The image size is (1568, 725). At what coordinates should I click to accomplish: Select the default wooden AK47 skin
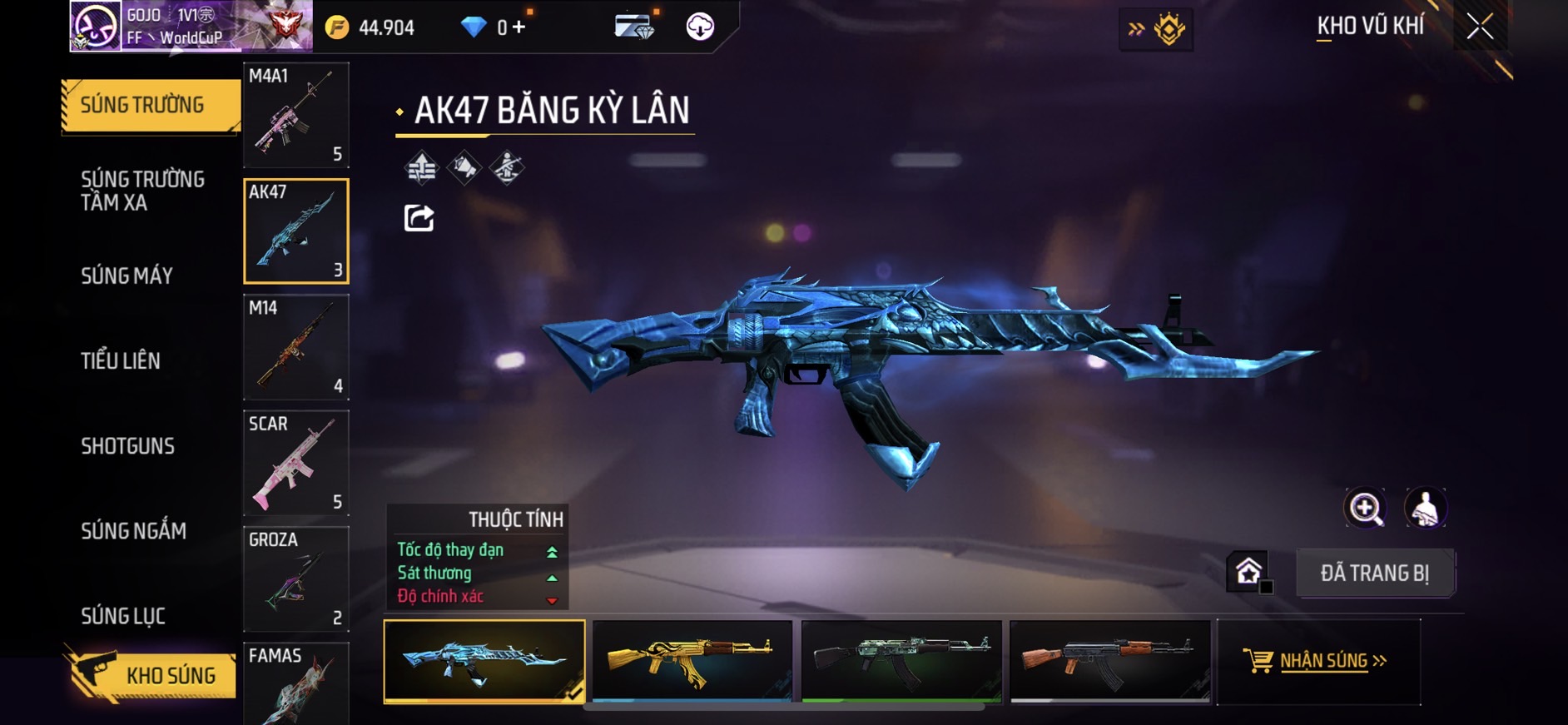coord(1109,661)
